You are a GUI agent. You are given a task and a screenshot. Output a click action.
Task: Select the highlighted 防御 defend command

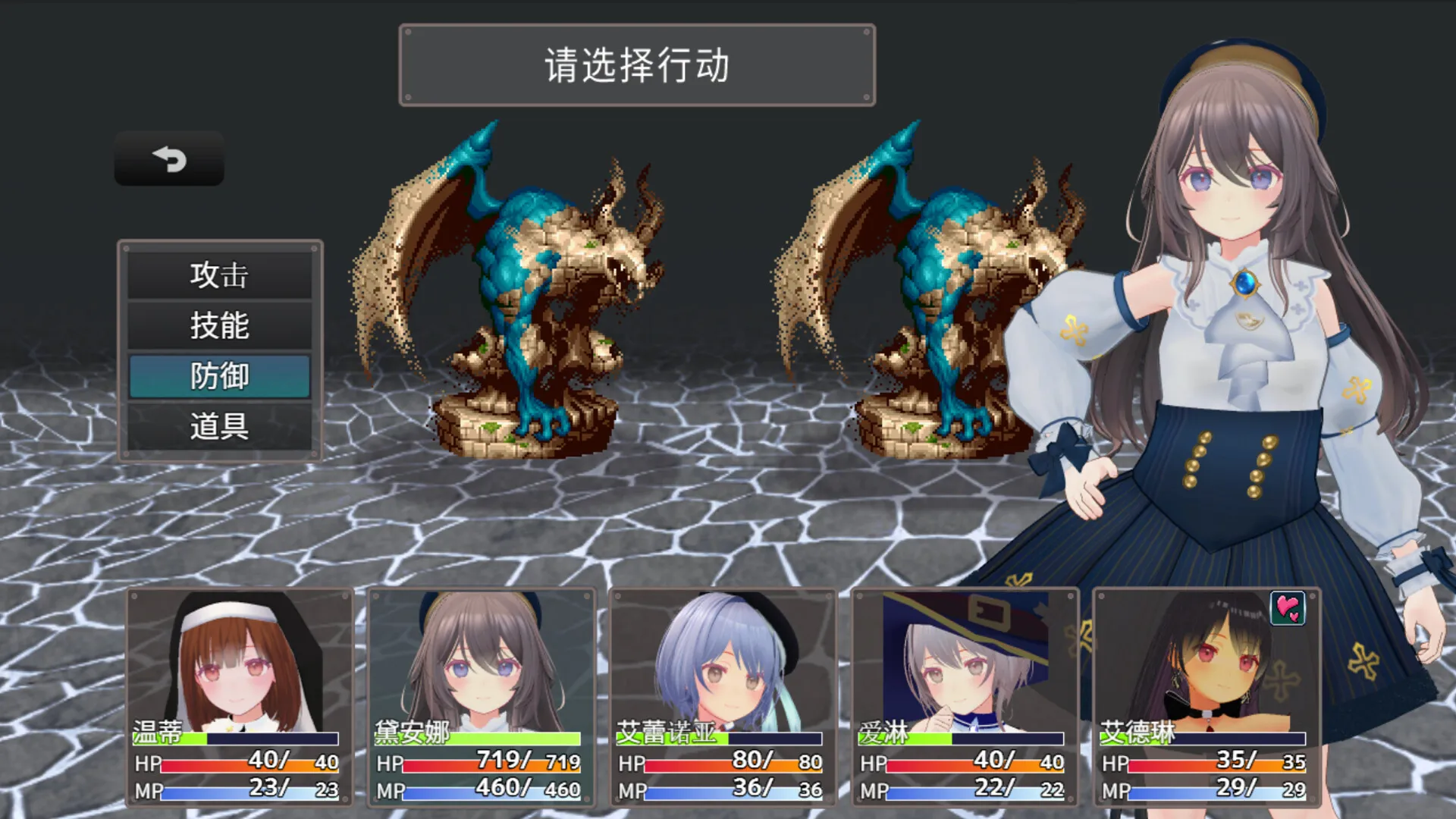coord(220,375)
